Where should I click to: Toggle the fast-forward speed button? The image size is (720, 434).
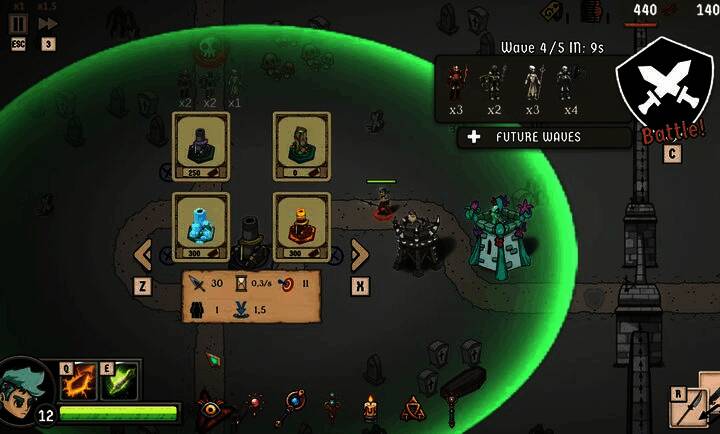click(48, 23)
